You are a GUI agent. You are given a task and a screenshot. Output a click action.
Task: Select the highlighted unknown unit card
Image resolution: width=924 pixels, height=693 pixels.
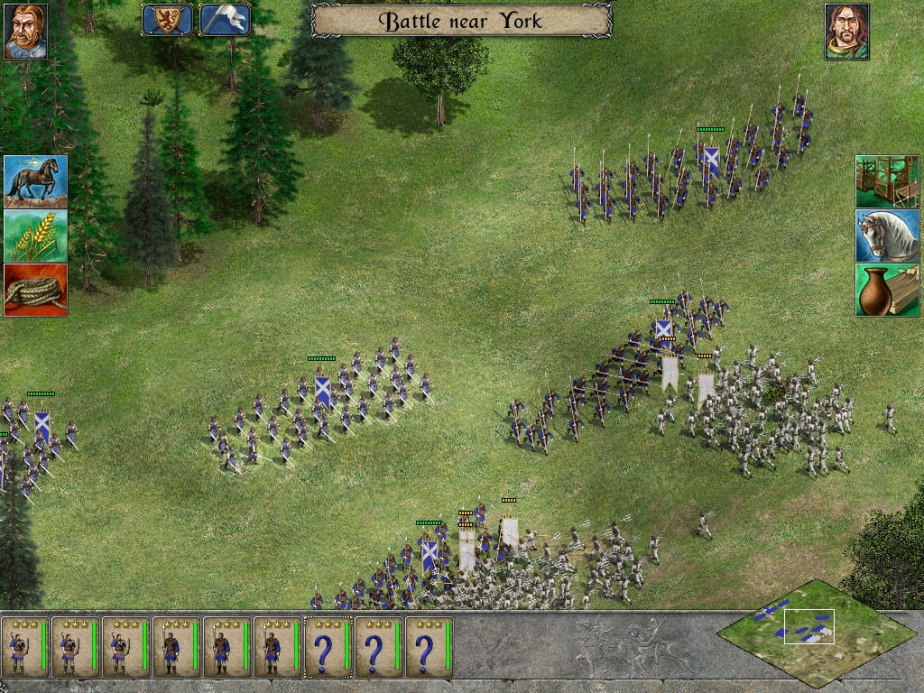click(327, 647)
